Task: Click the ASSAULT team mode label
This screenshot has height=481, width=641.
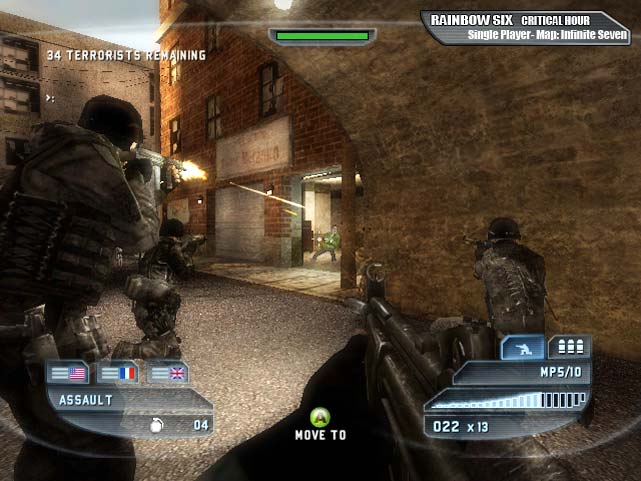Action: tap(86, 399)
